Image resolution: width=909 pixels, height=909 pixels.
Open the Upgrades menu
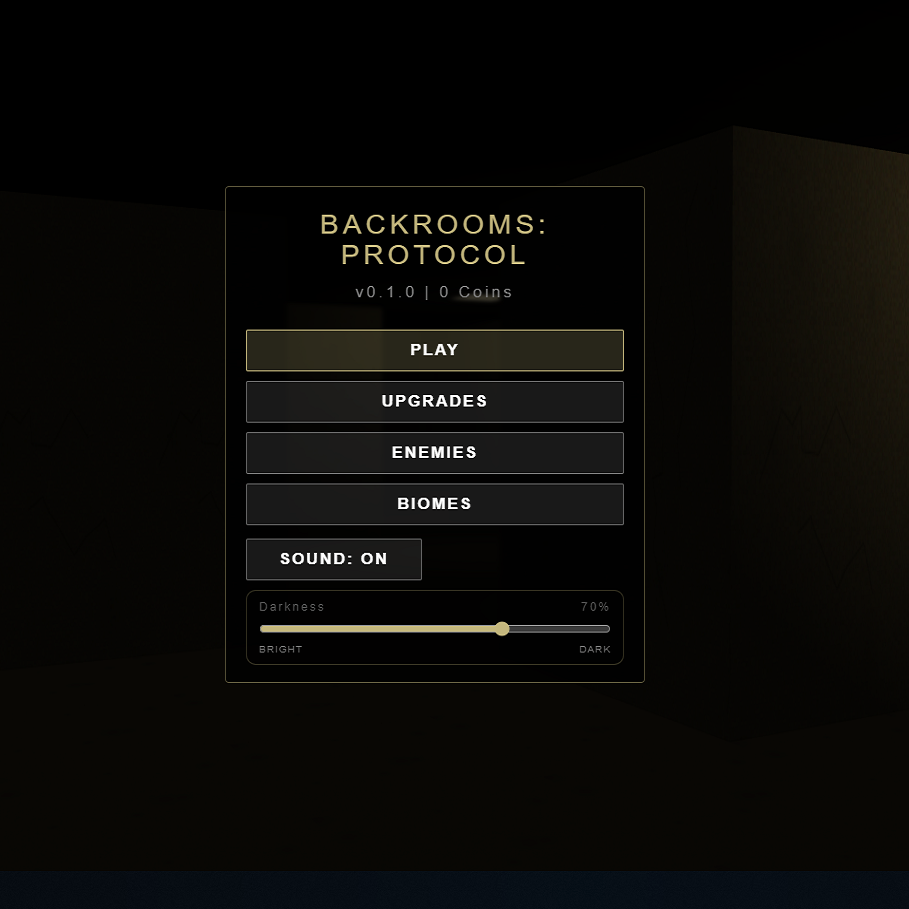click(434, 401)
